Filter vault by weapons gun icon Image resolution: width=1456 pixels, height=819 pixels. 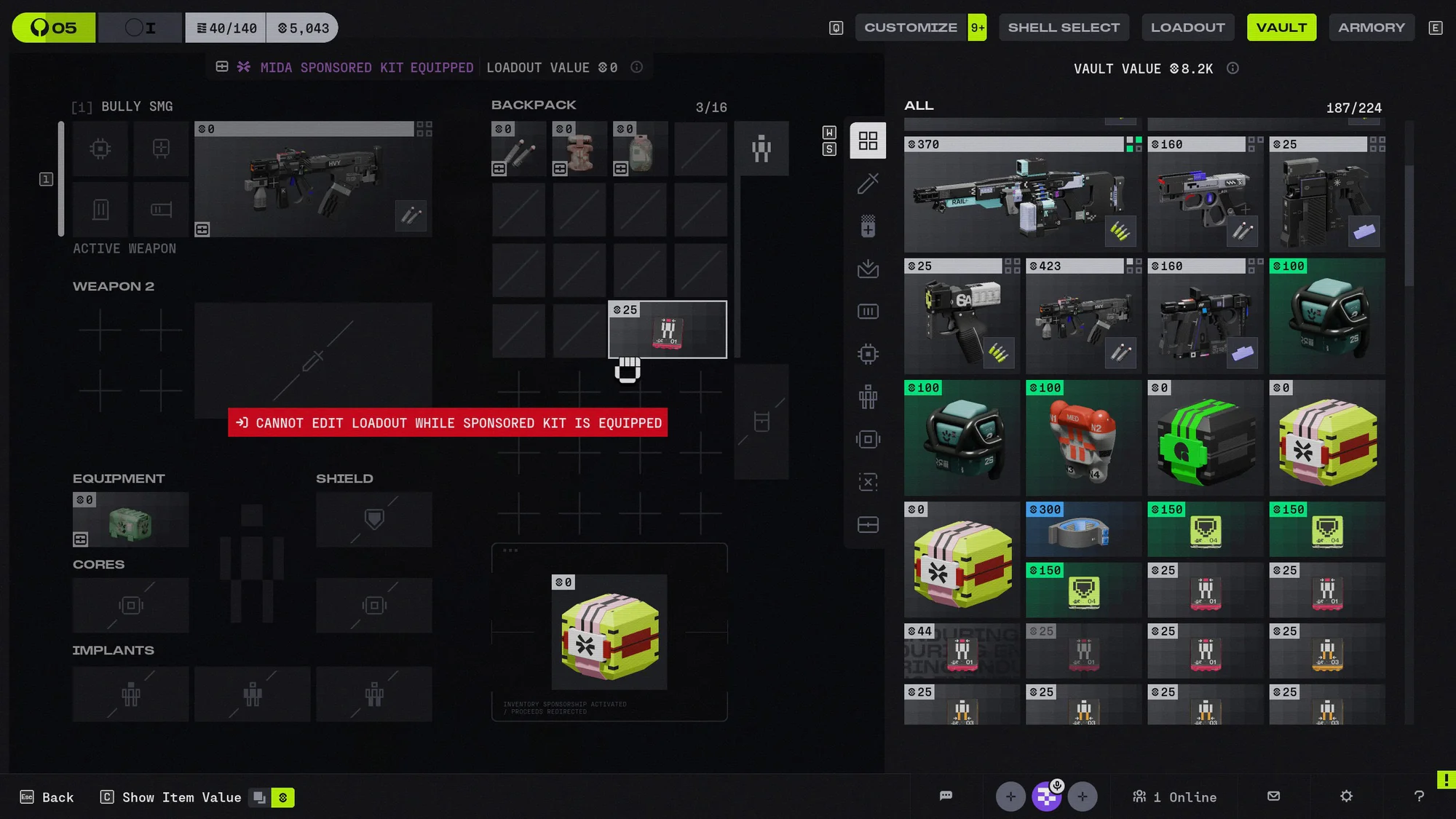point(868,183)
